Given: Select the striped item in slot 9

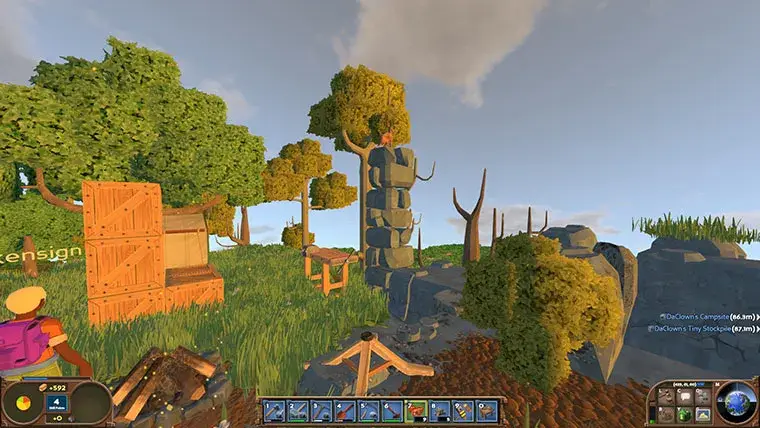Looking at the screenshot, I should (x=463, y=410).
